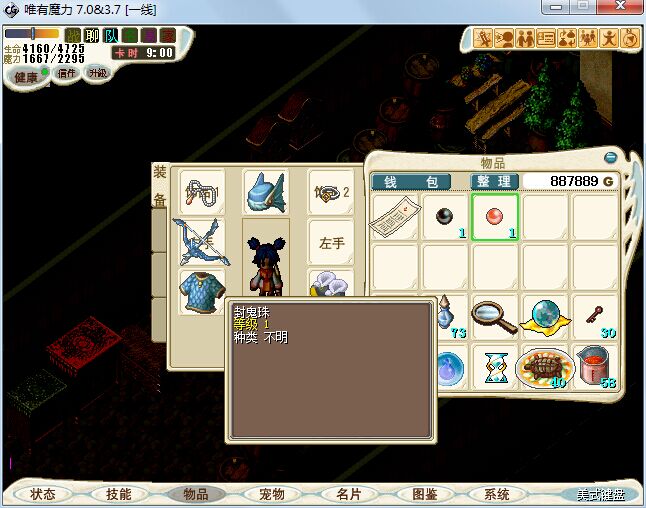Open the 宠物 pets menu
Image resolution: width=646 pixels, height=508 pixels.
click(272, 494)
